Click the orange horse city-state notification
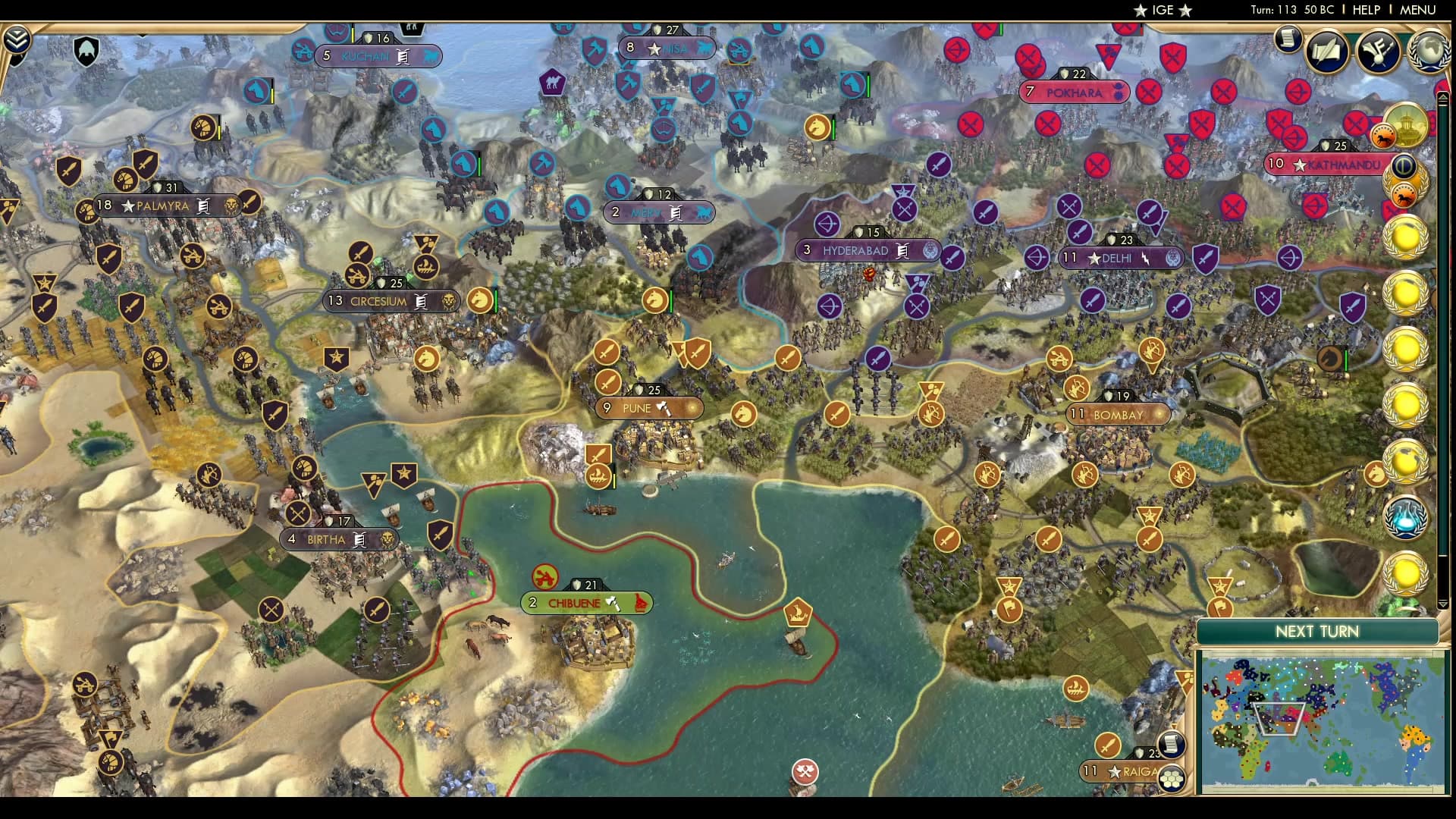1456x819 pixels. [1405, 195]
